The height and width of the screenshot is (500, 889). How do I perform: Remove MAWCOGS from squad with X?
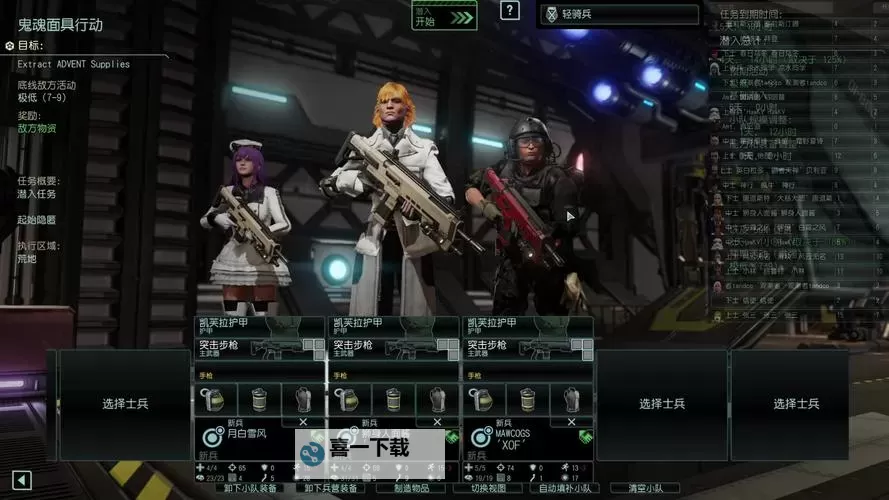coord(570,421)
